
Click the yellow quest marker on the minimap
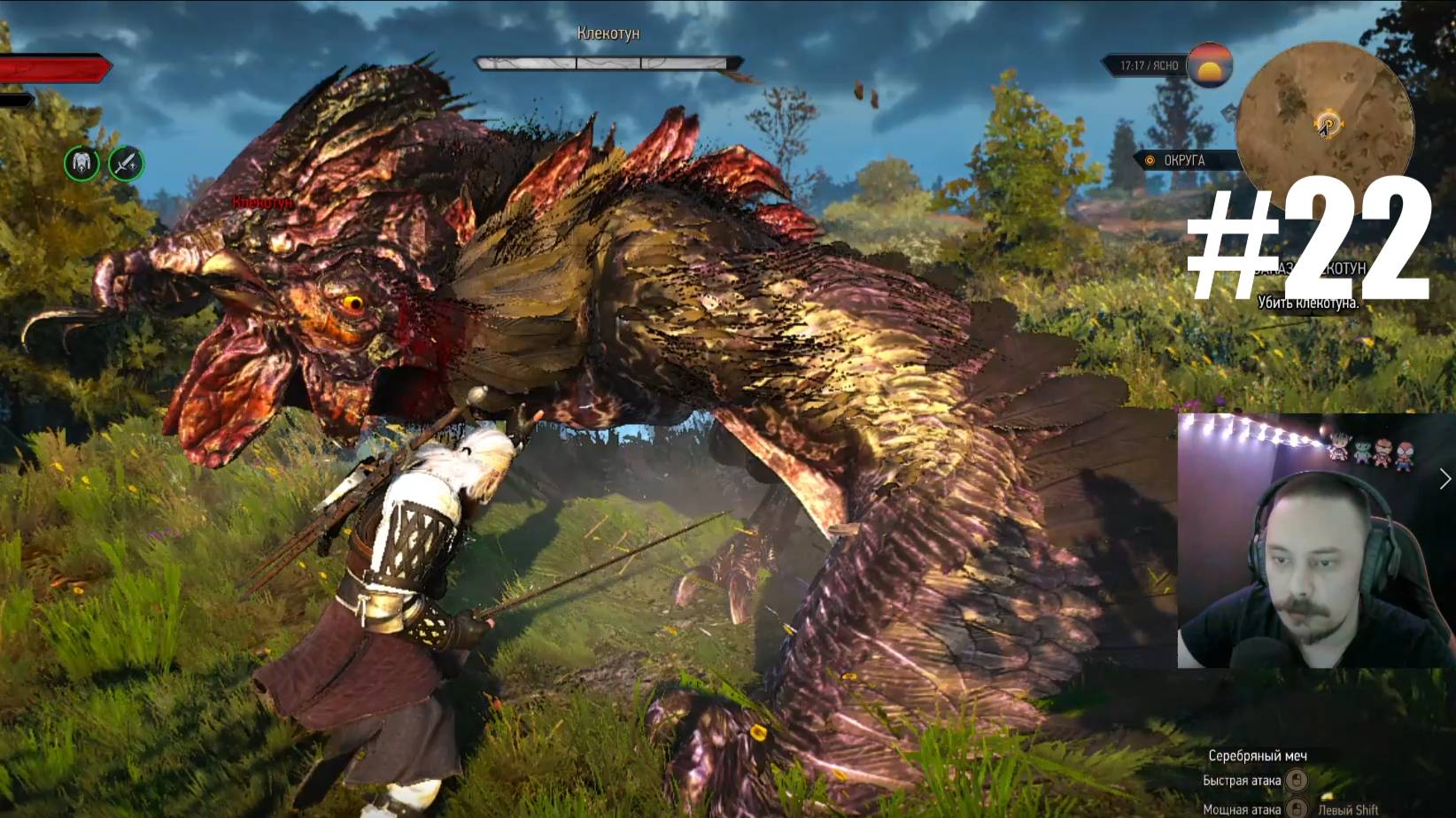1328,123
